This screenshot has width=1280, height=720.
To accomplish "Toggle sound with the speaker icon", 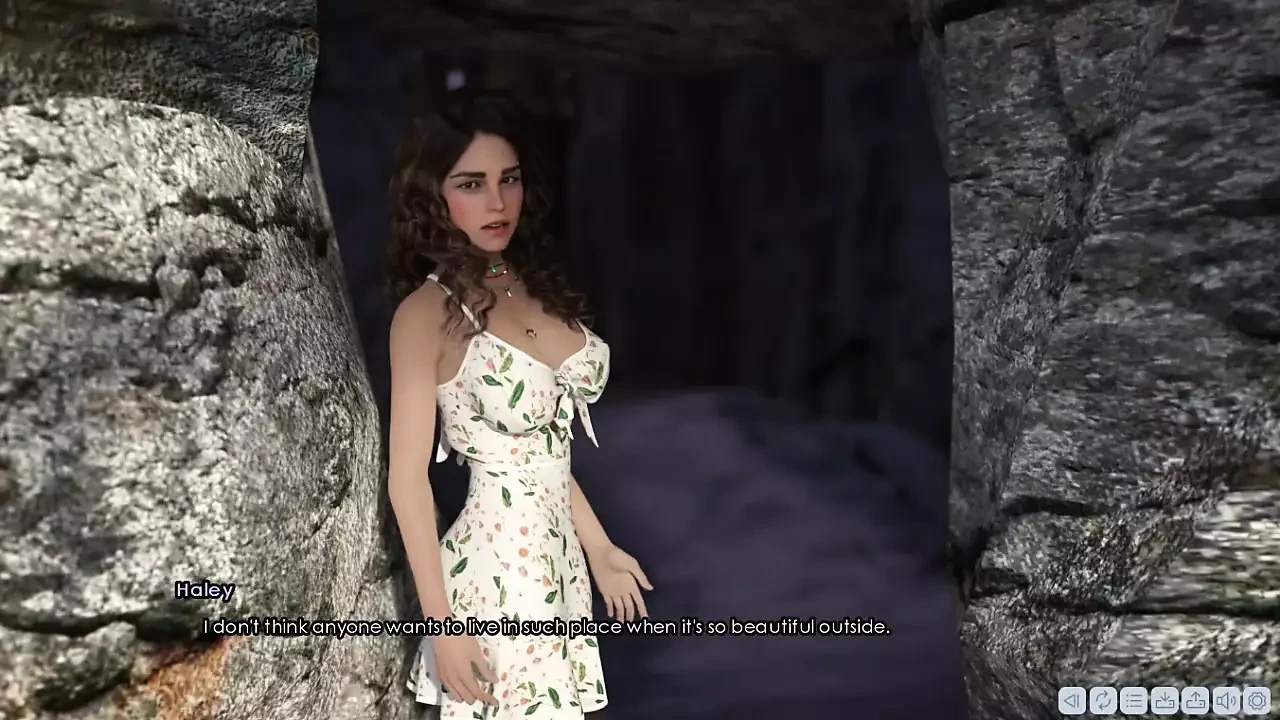I will 1227,701.
